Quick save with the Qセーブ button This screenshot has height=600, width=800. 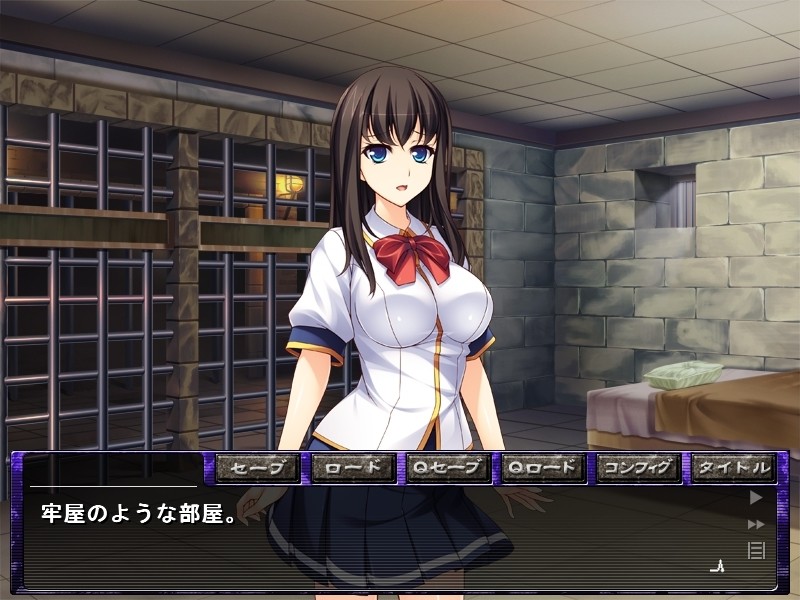[448, 467]
